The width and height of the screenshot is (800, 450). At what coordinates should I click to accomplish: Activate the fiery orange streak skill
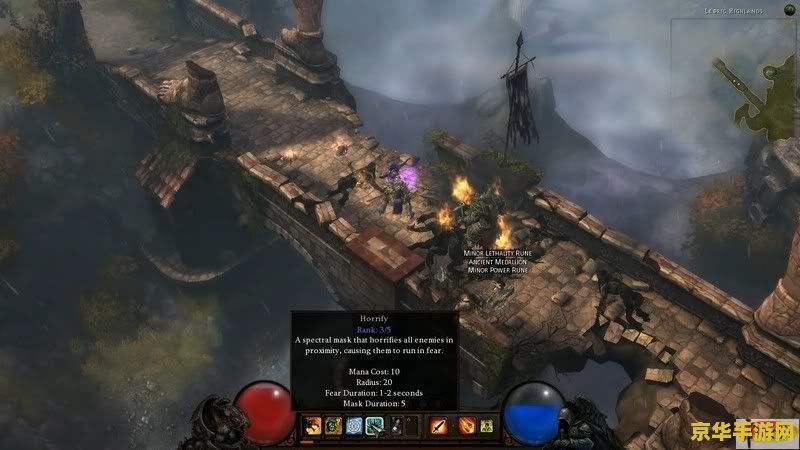(466, 426)
